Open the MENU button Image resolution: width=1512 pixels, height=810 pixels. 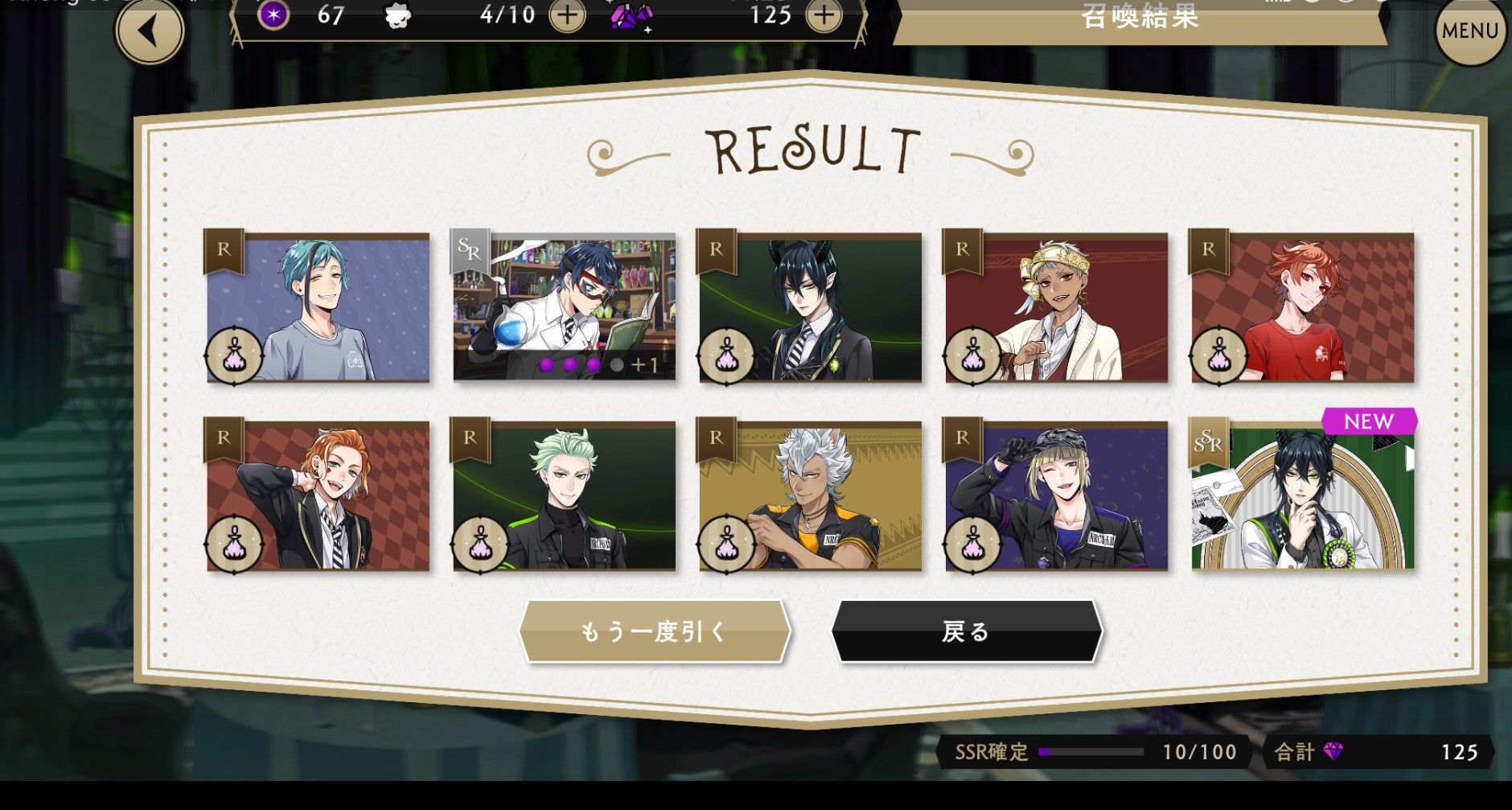coord(1469,31)
